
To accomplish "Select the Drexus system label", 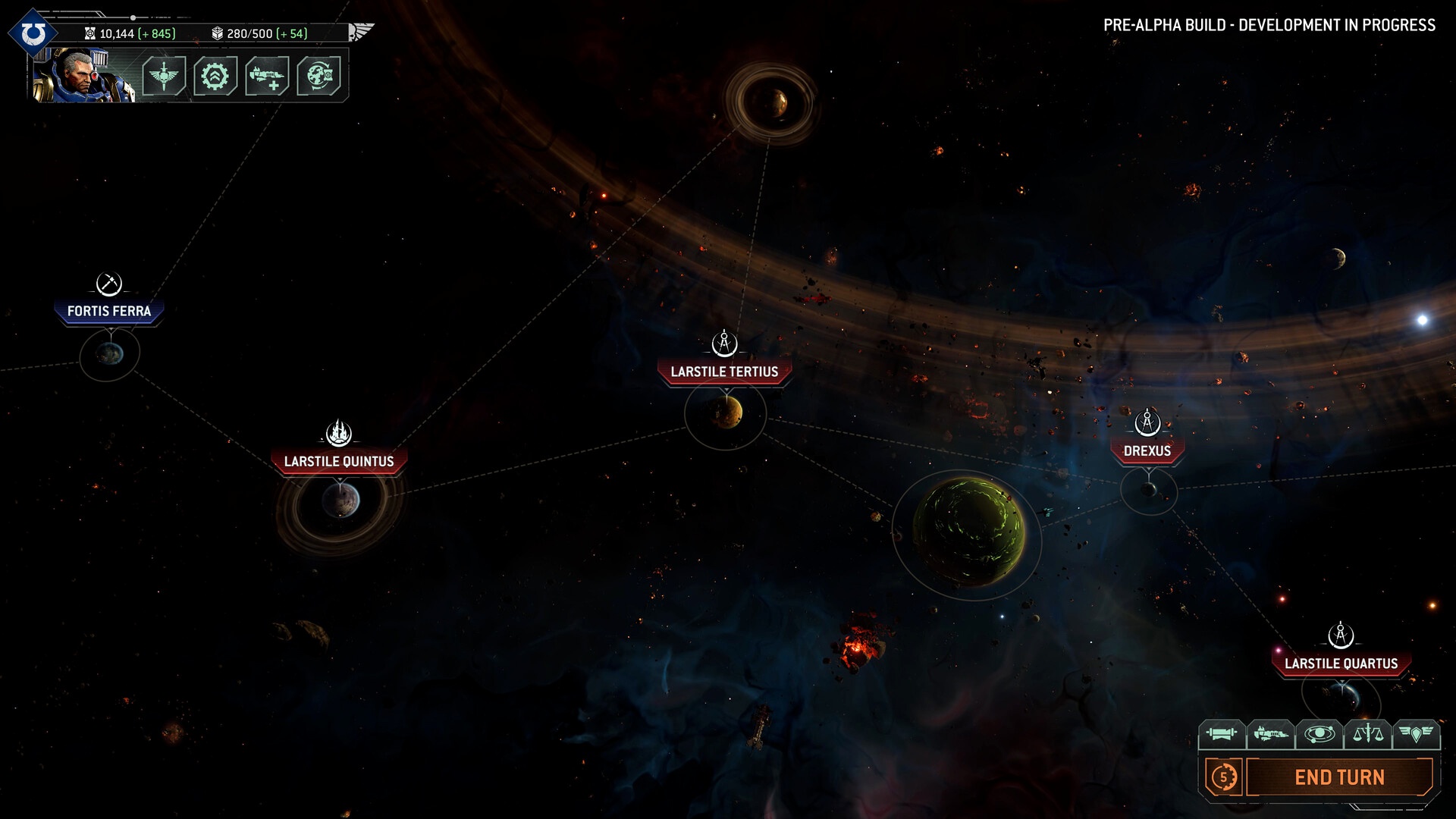I will (x=1147, y=450).
